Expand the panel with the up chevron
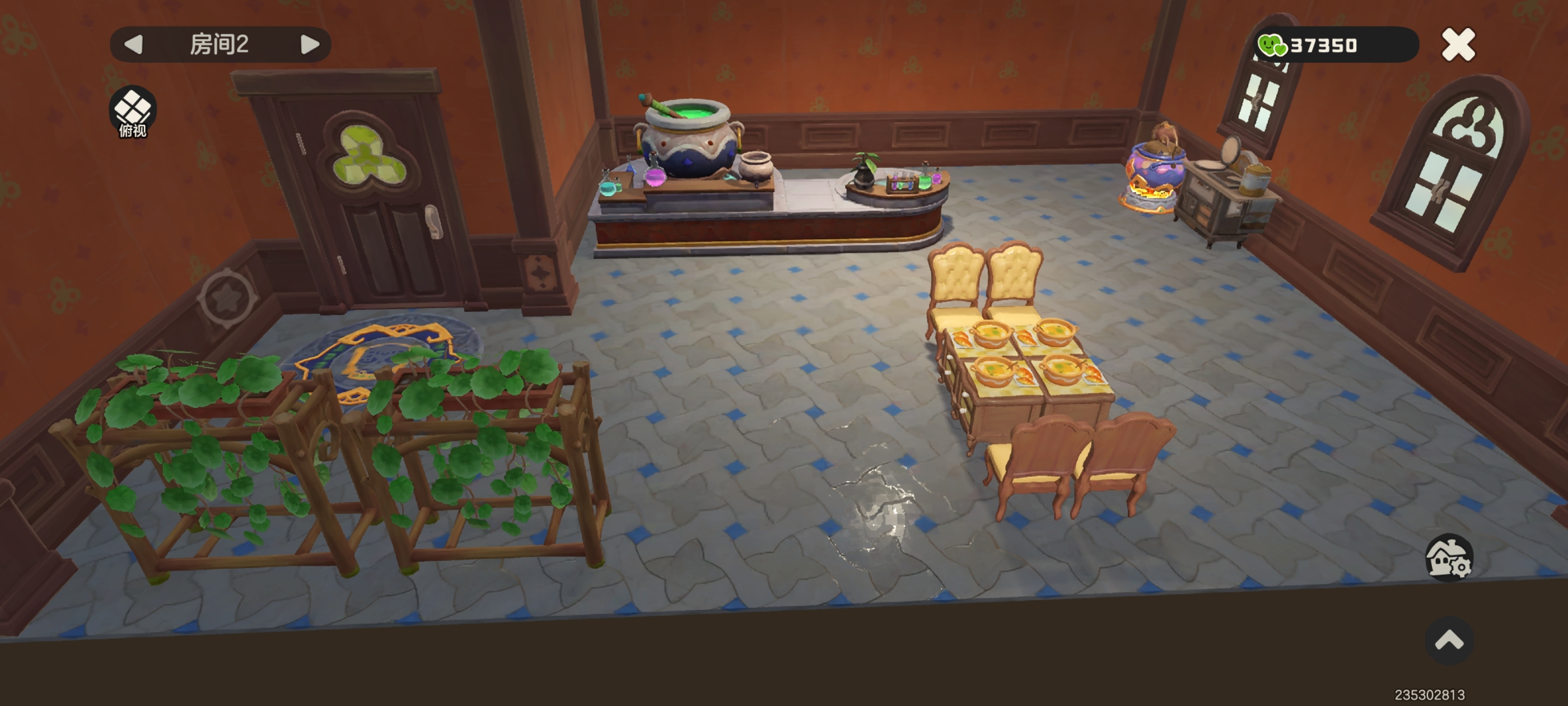 coord(1449,640)
